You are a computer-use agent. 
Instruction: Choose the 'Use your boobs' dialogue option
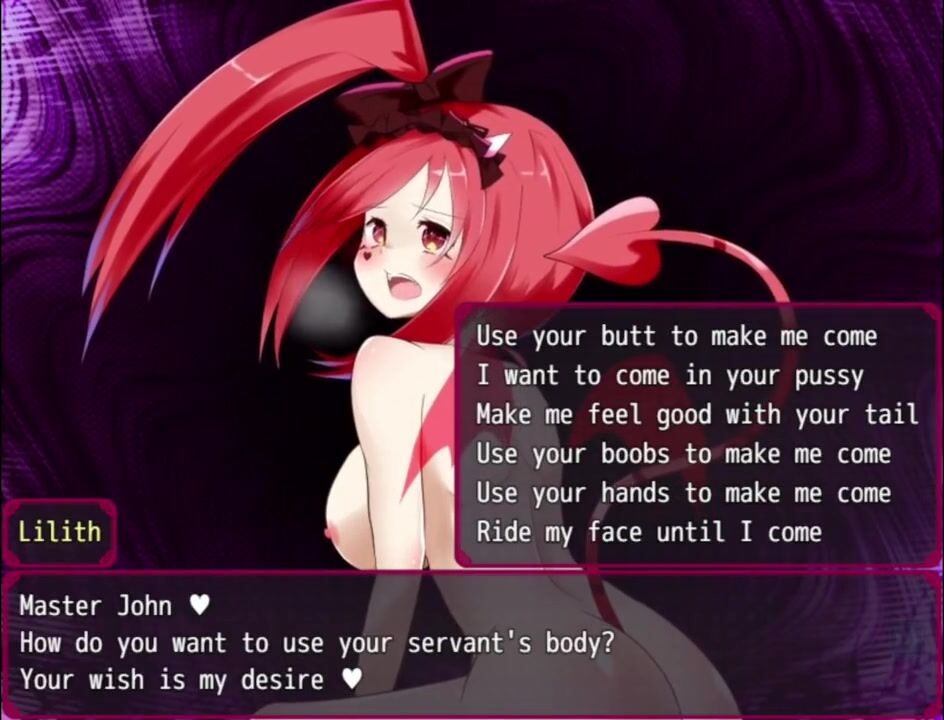(x=682, y=454)
